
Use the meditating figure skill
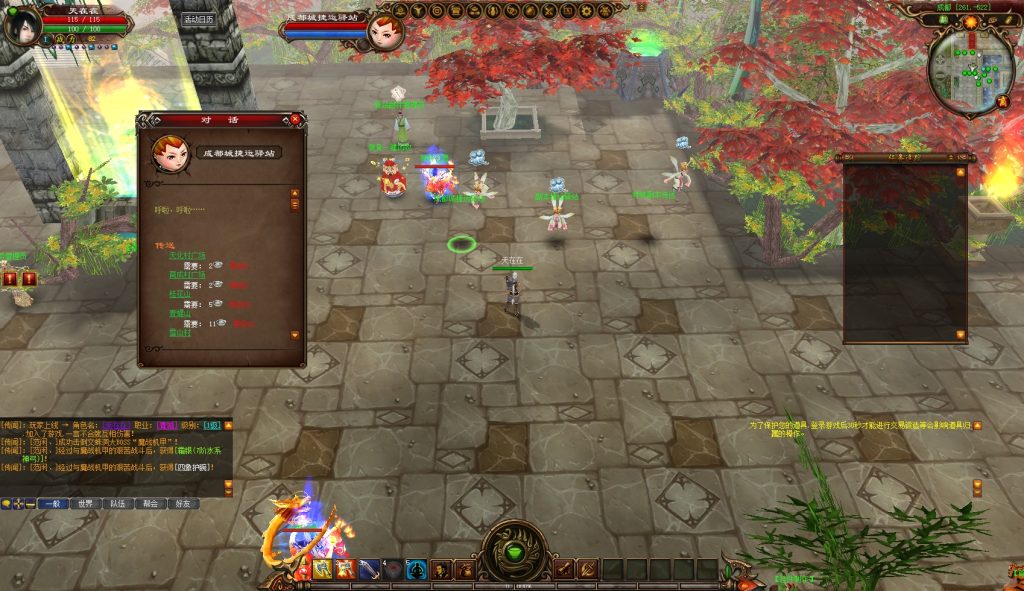point(416,569)
